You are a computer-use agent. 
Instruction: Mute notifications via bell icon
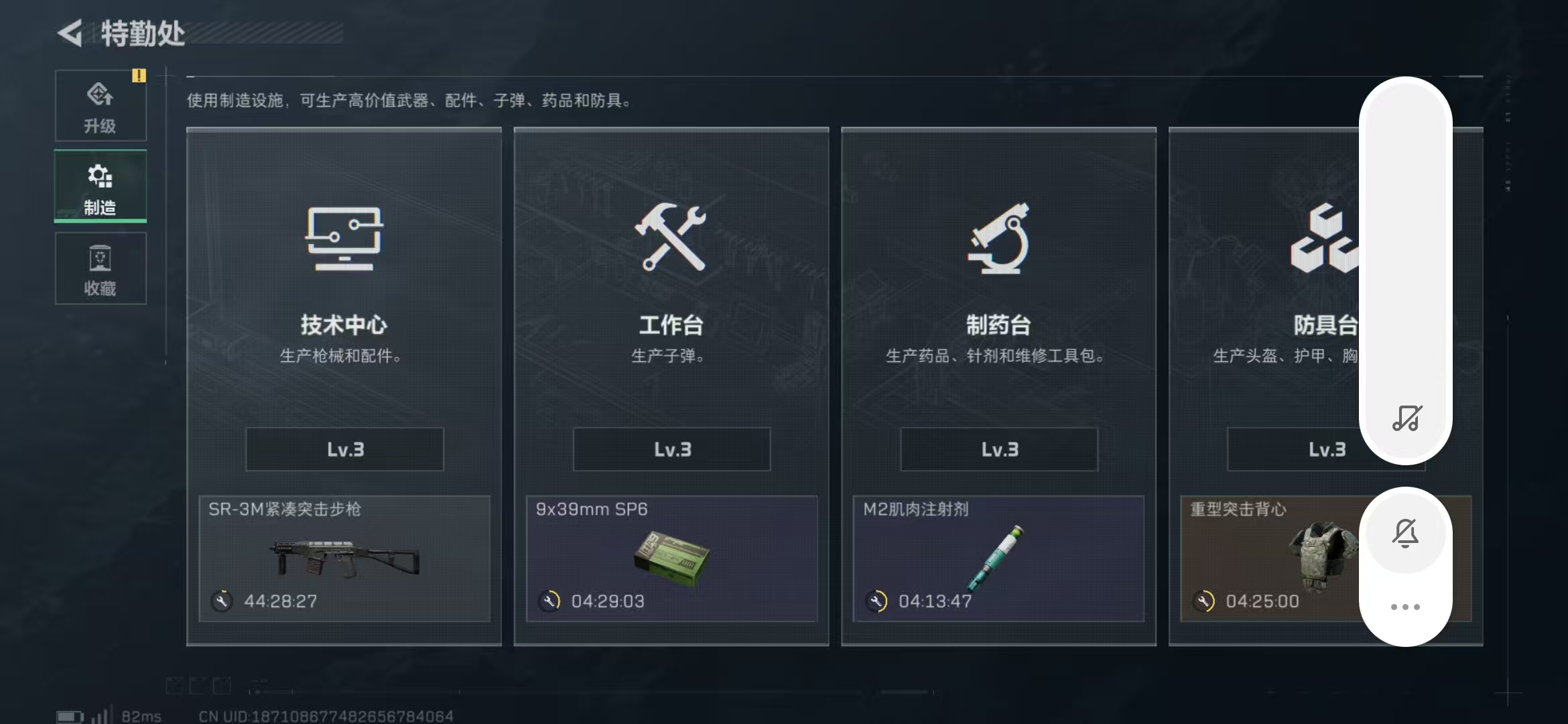pos(1407,532)
